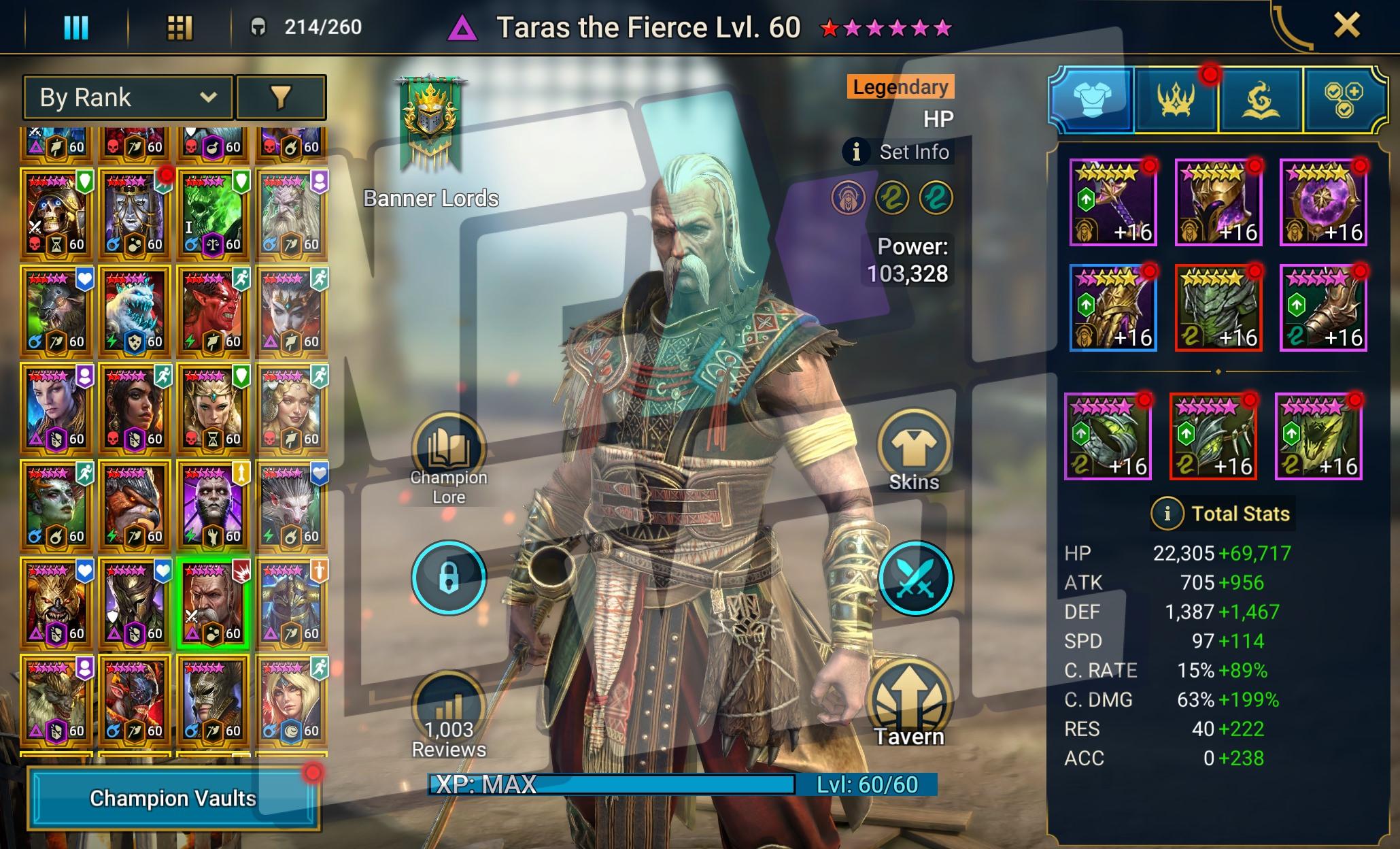Viewport: 1400px width, 849px height.
Task: Select the helmet artifact slot
Action: [x=1218, y=203]
